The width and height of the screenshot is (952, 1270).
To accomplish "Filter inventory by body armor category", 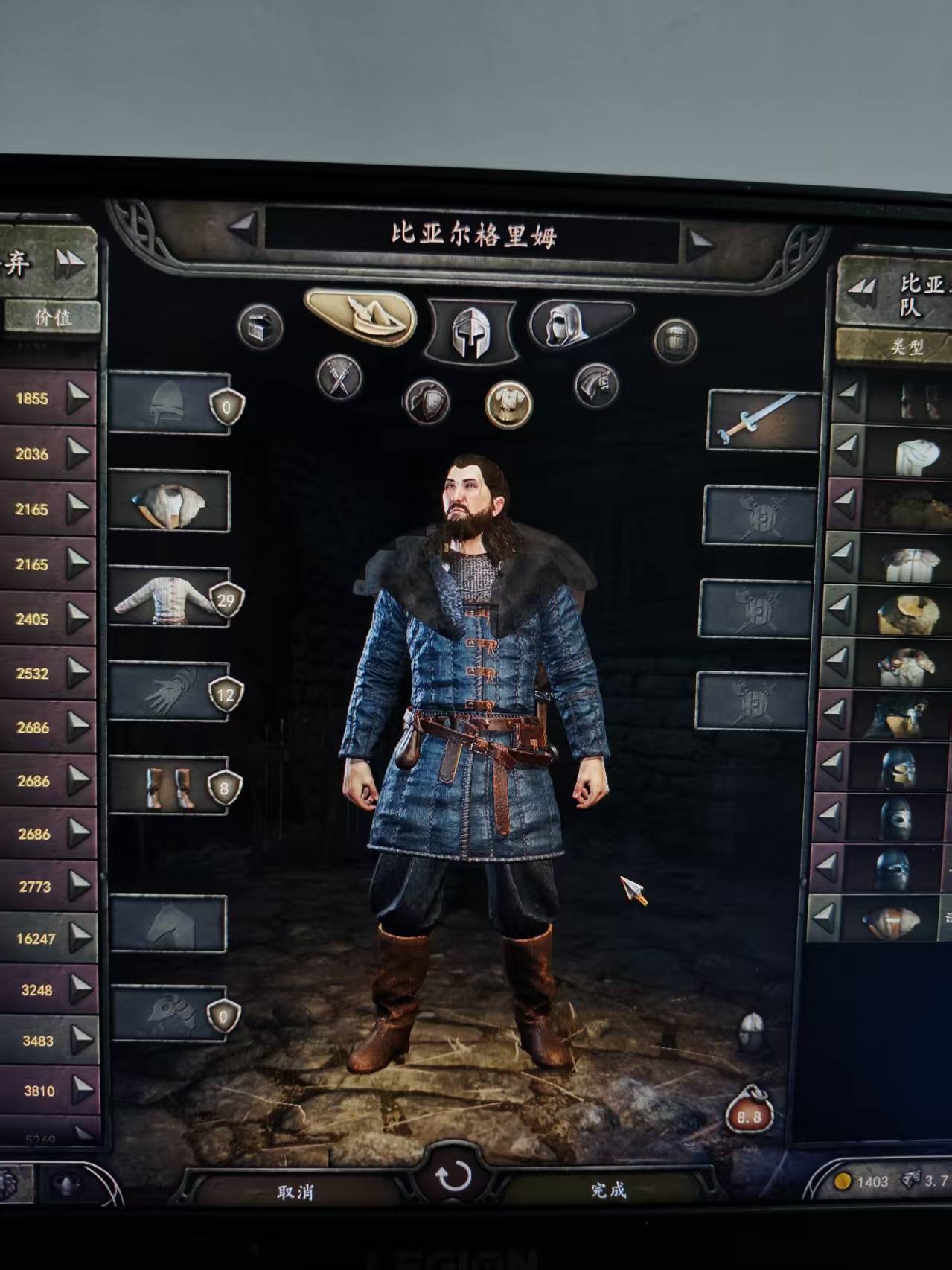I will tap(508, 404).
